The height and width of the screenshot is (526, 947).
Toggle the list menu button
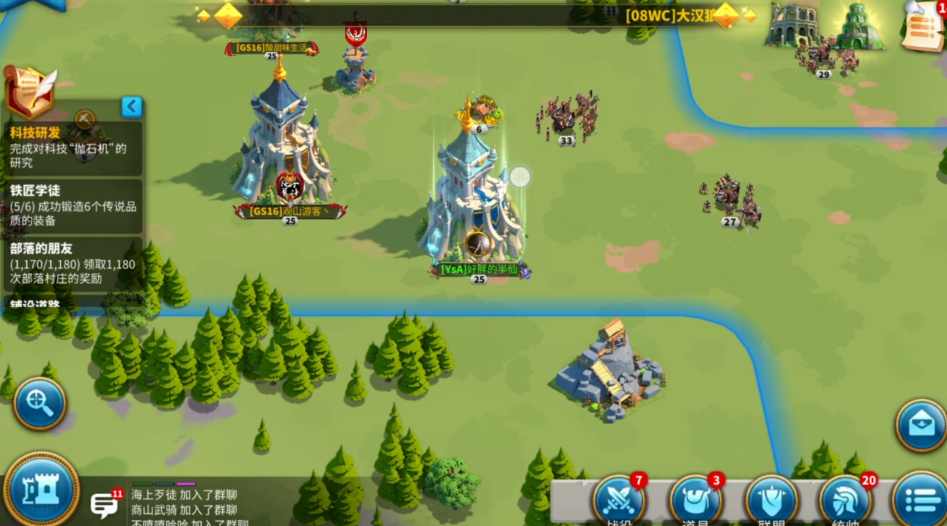[918, 500]
